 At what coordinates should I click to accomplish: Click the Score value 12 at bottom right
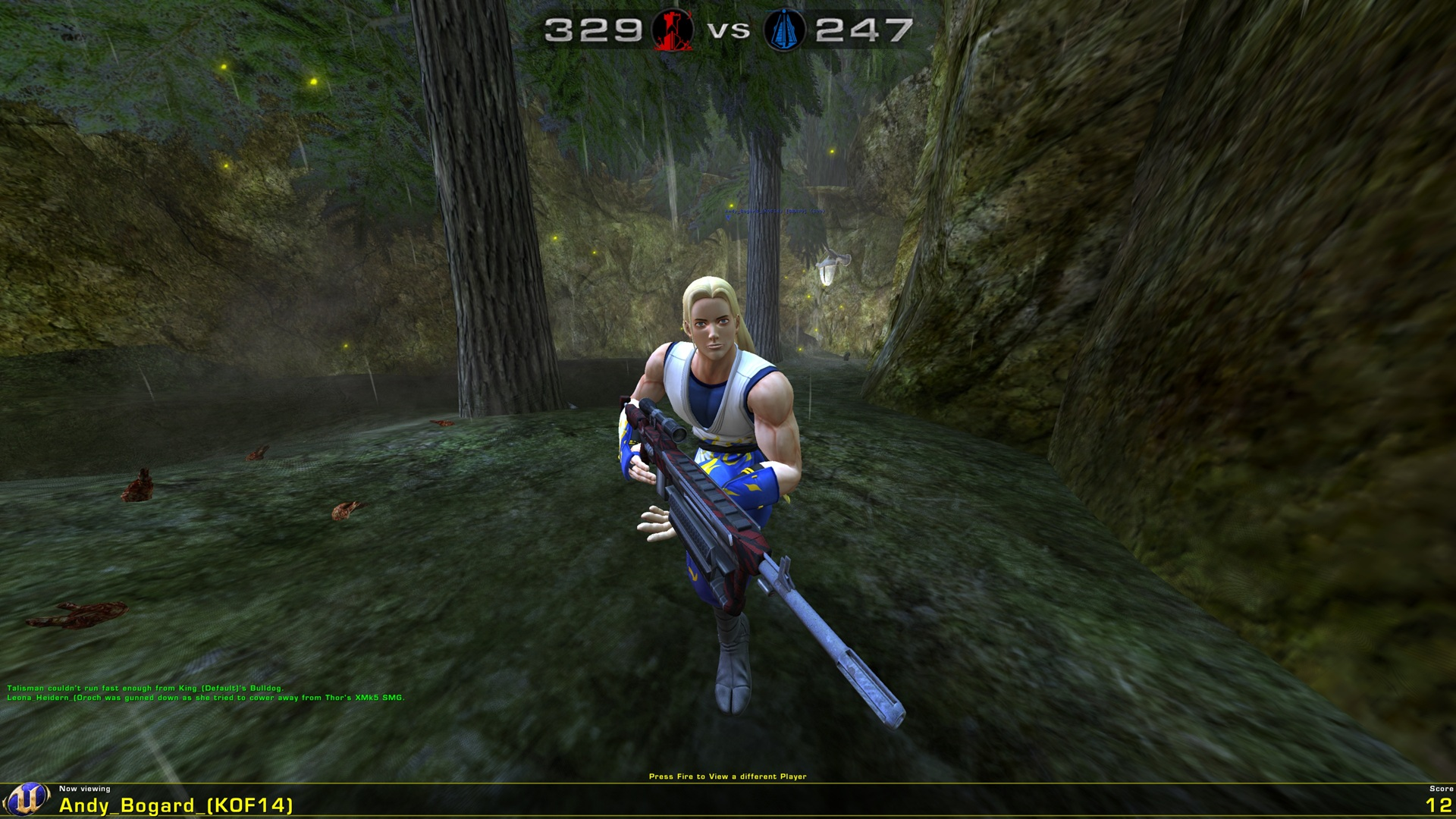pyautogui.click(x=1433, y=804)
